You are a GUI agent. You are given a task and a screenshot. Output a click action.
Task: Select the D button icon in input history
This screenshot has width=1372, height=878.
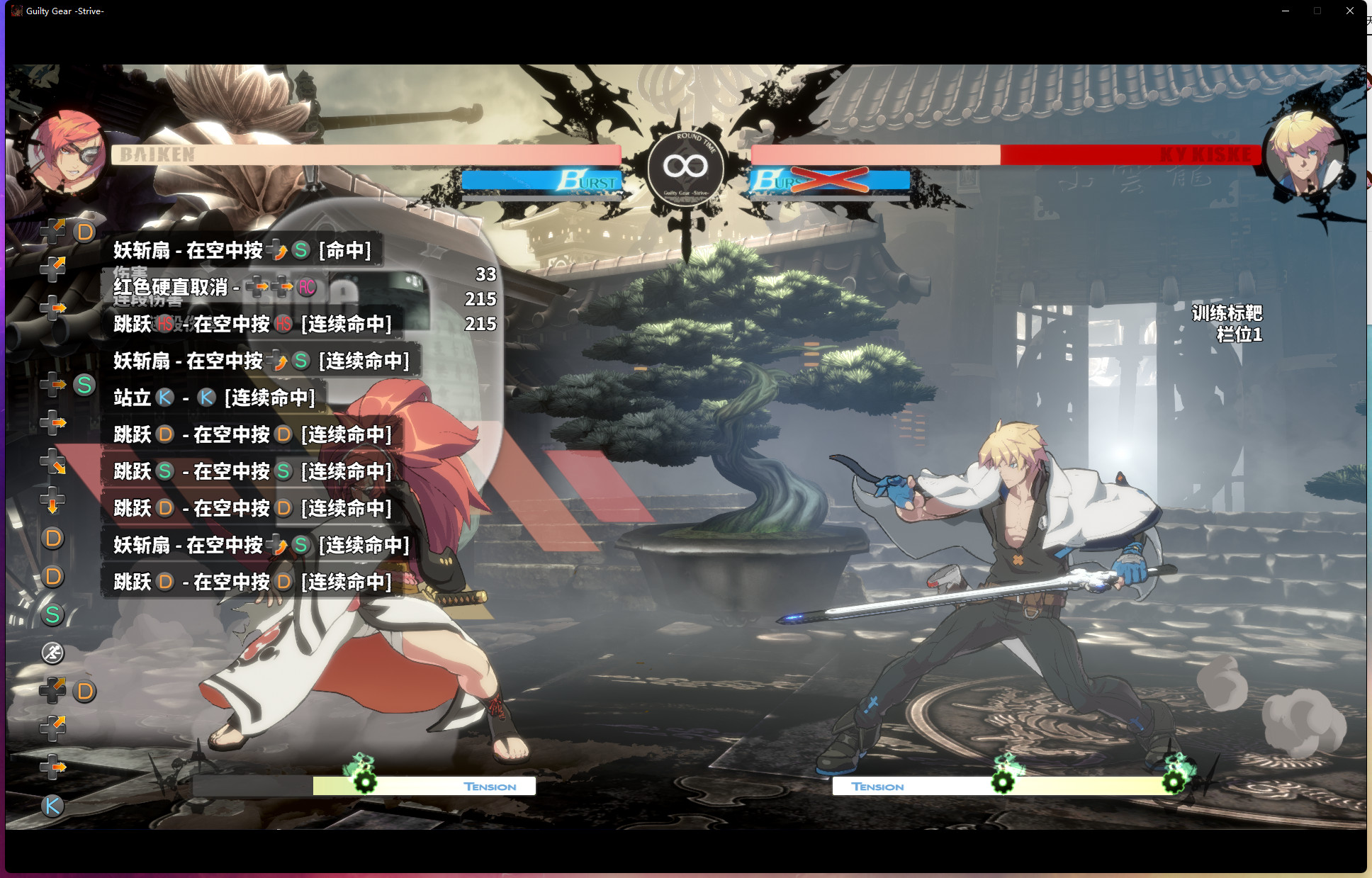pos(86,231)
